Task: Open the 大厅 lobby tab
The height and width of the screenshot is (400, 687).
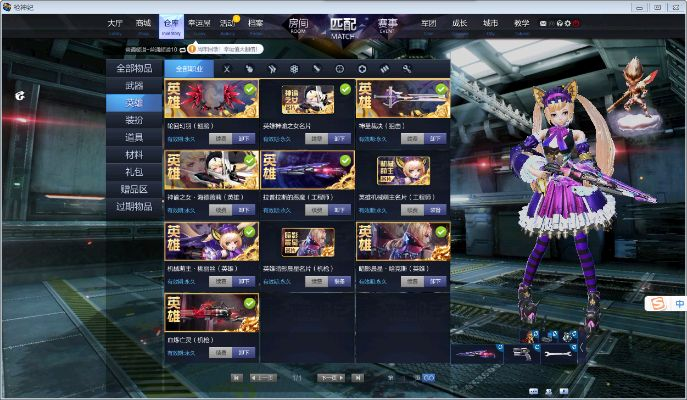Action: click(116, 23)
